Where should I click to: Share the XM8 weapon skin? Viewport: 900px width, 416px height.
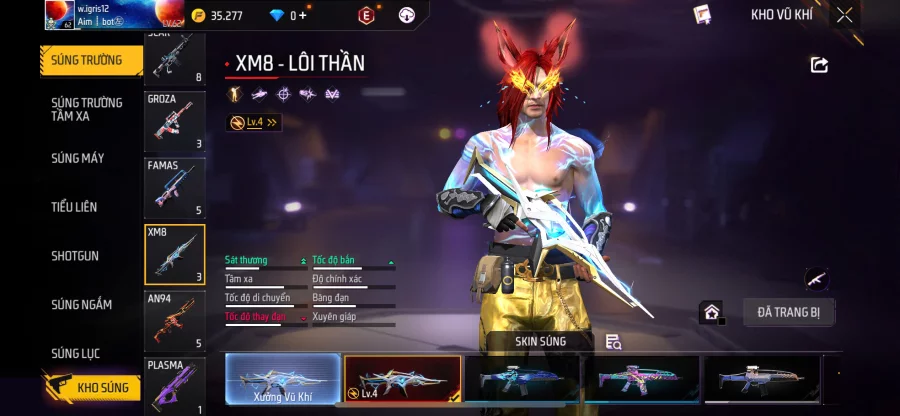(819, 65)
